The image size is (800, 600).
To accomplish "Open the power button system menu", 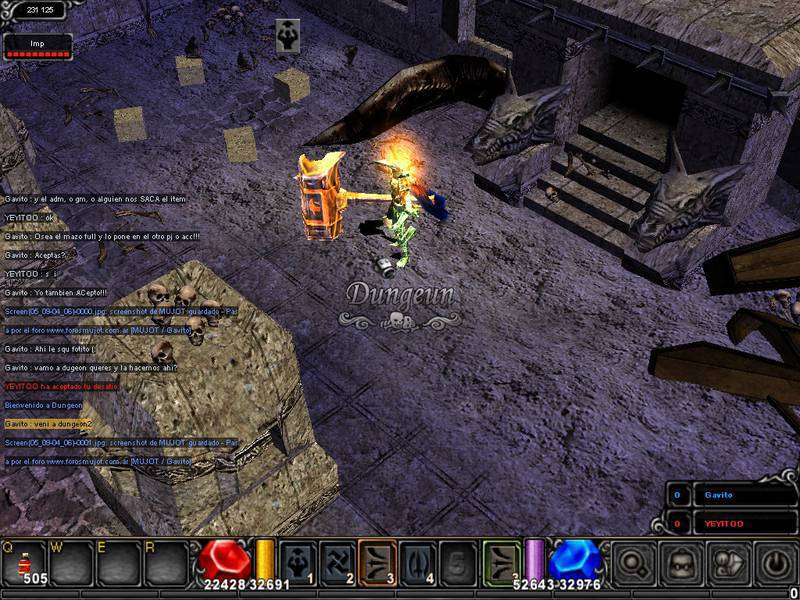I will [776, 563].
